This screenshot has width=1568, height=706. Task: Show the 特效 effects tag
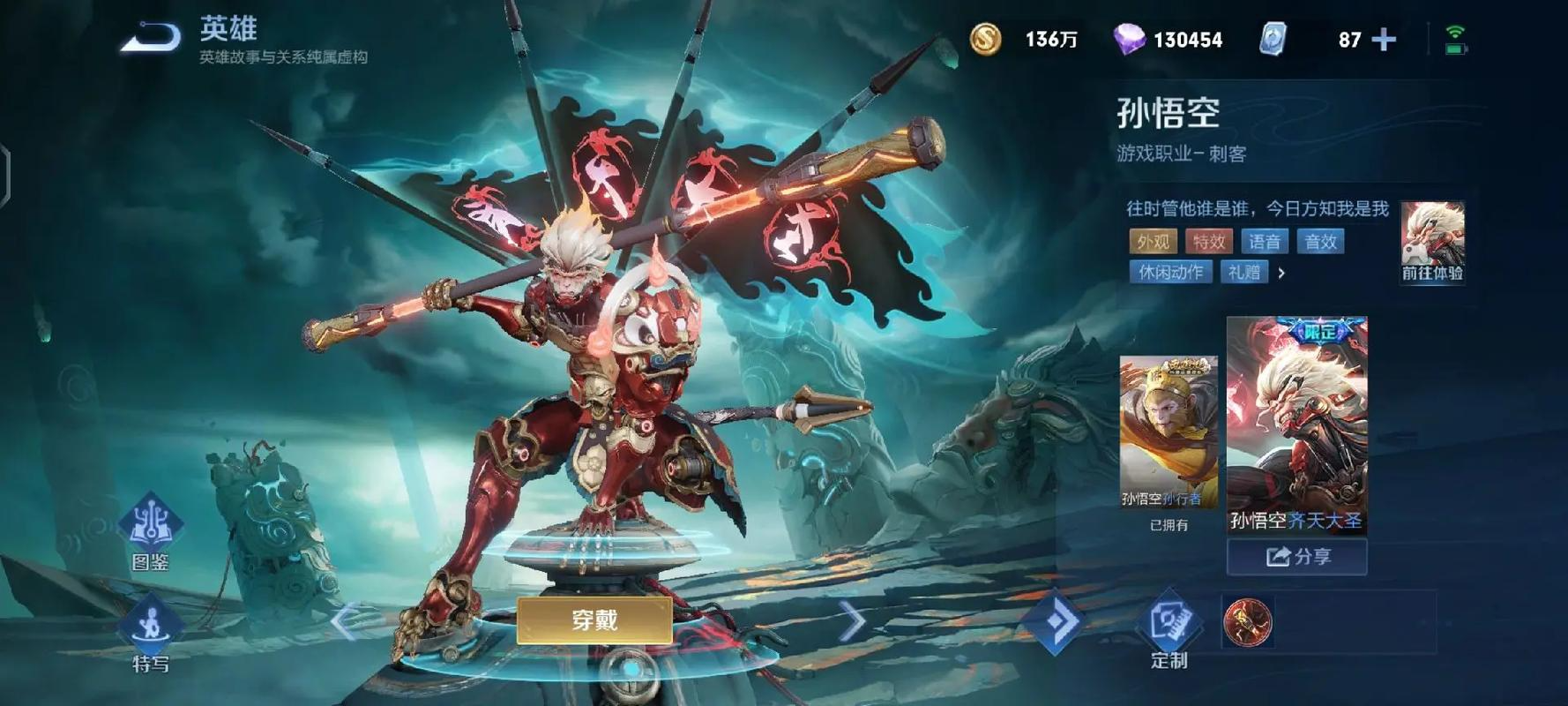1208,242
